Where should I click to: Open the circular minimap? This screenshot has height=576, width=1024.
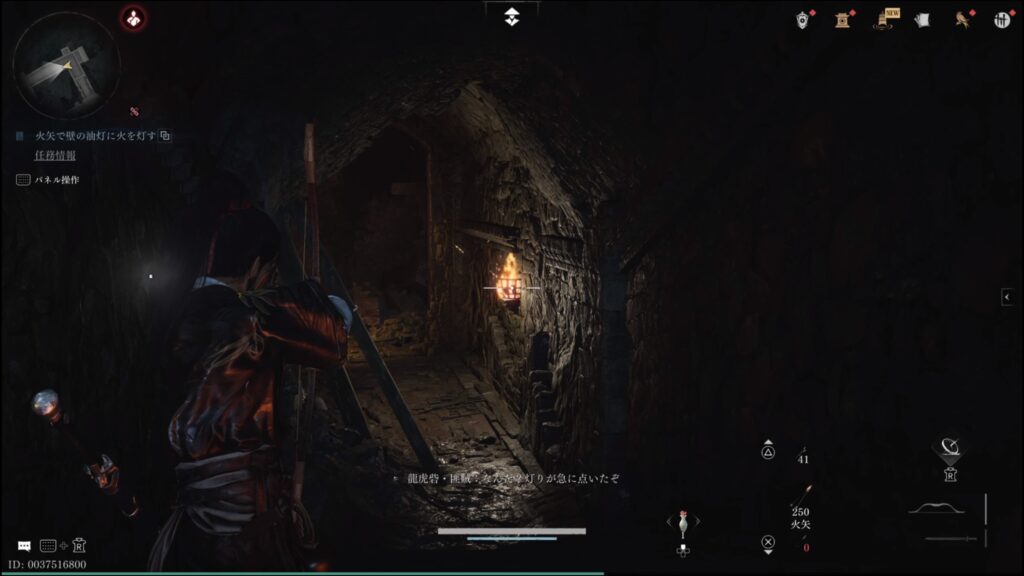(66, 65)
